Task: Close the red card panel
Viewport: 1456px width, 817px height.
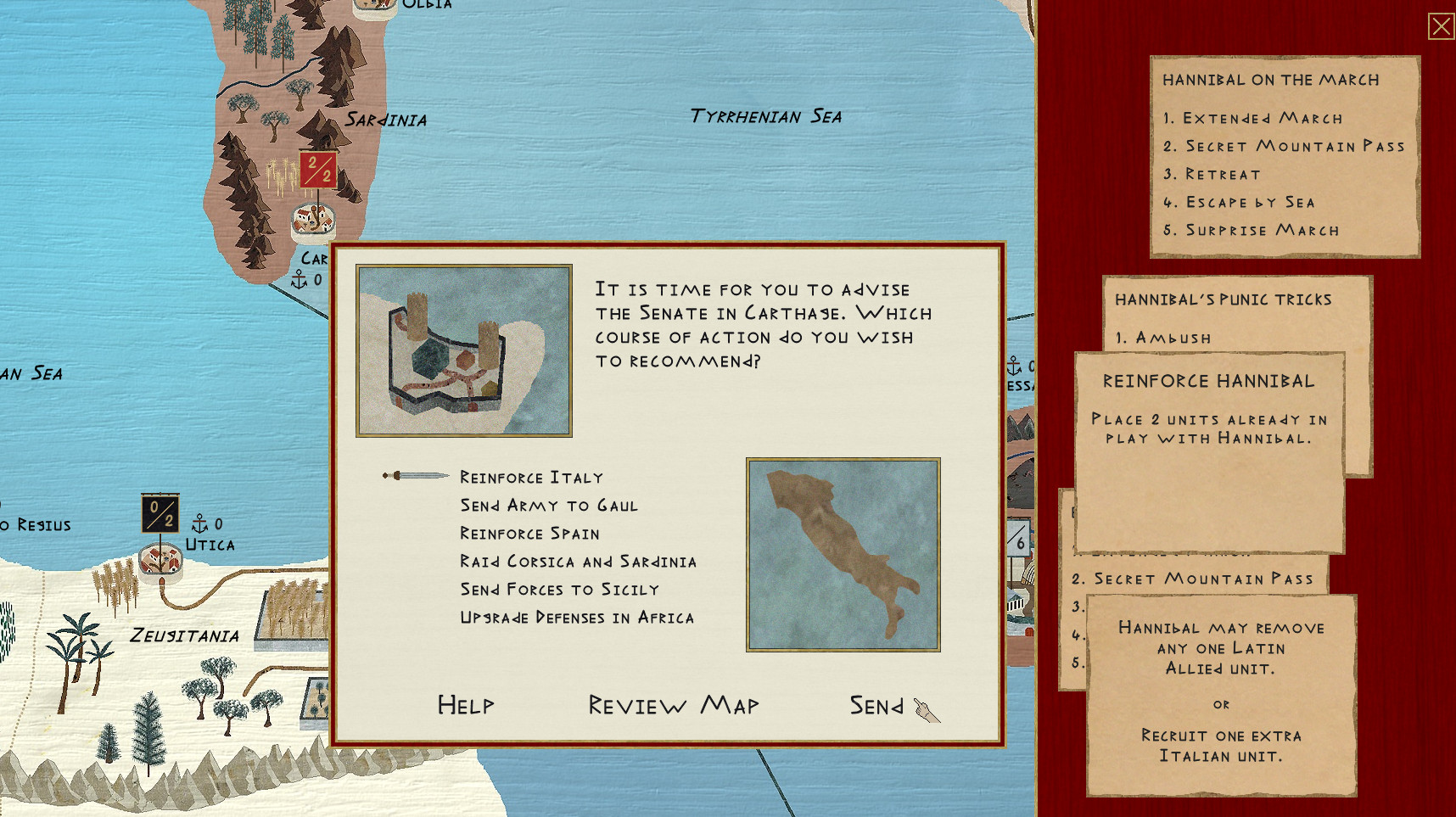Action: pyautogui.click(x=1441, y=26)
